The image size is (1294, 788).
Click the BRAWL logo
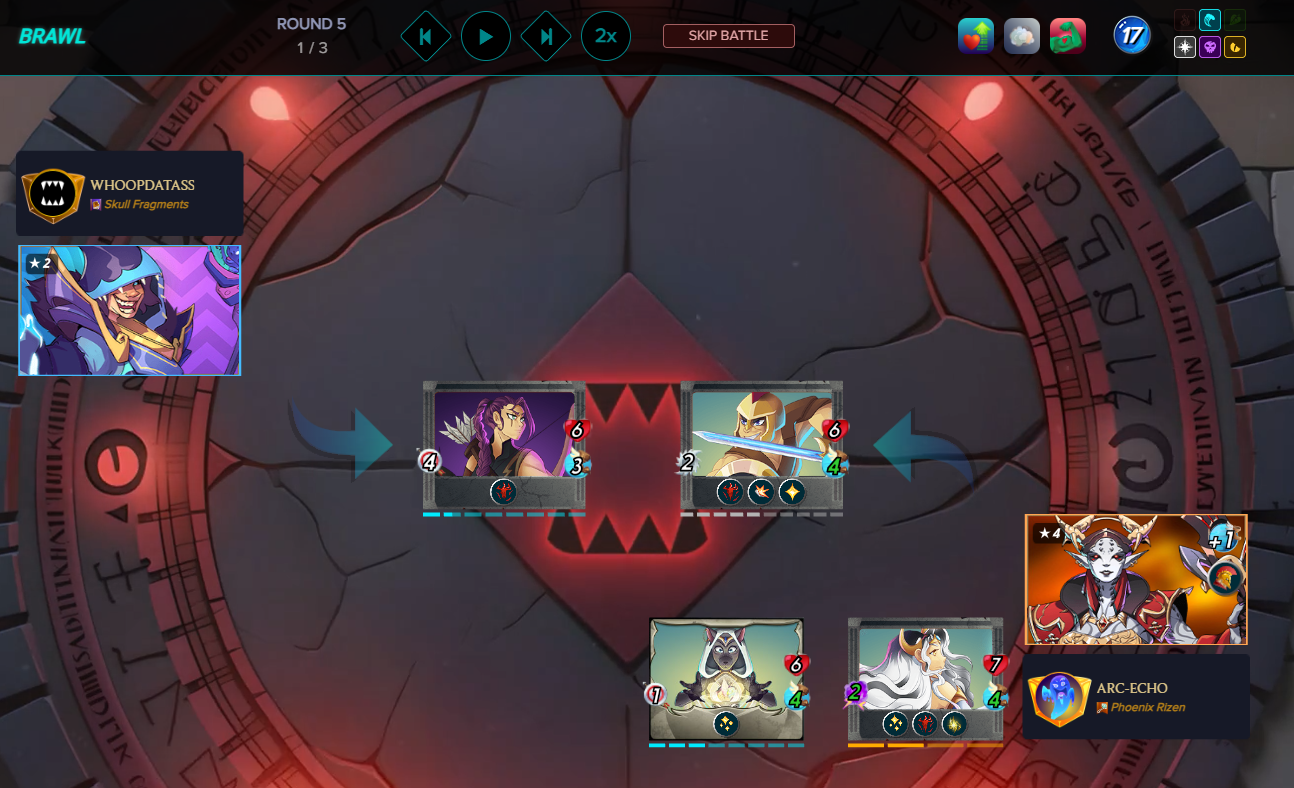point(52,37)
